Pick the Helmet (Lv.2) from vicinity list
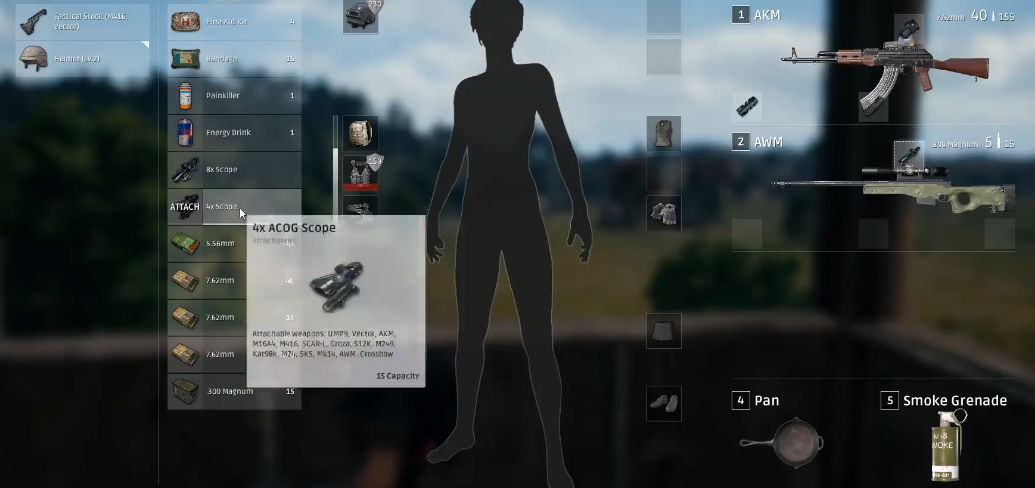This screenshot has height=488, width=1035. (x=83, y=58)
